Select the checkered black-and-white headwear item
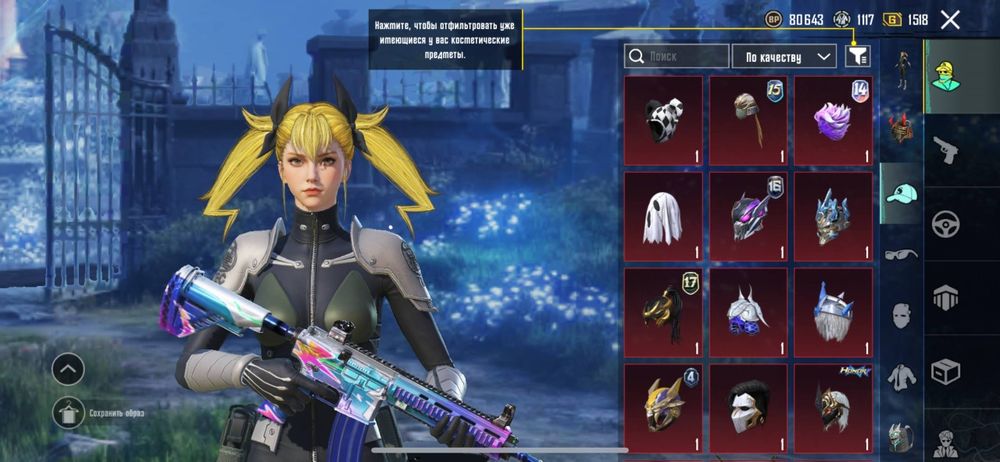The image size is (1000, 462). (662, 120)
